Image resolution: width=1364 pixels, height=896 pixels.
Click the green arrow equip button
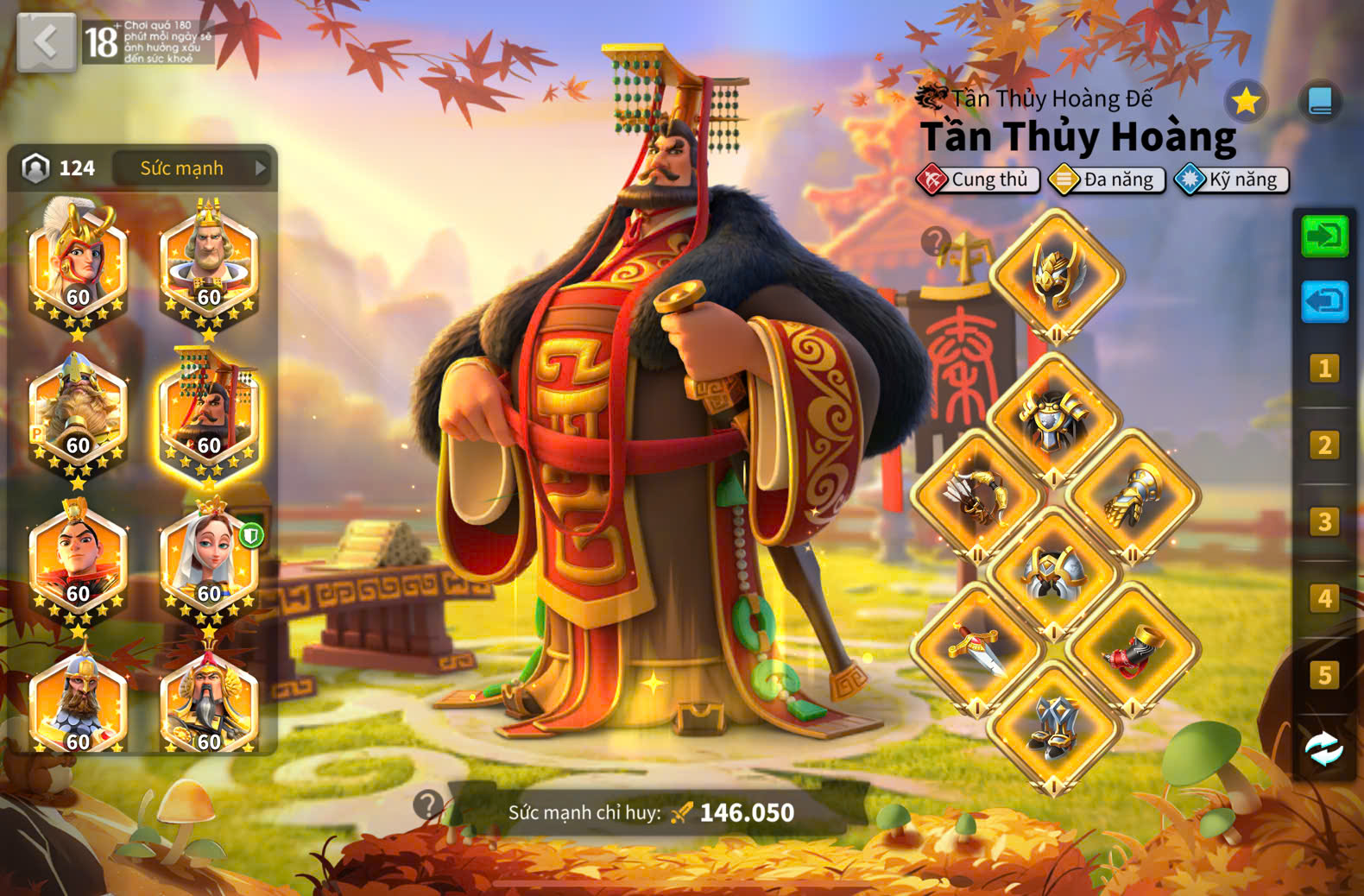point(1324,236)
